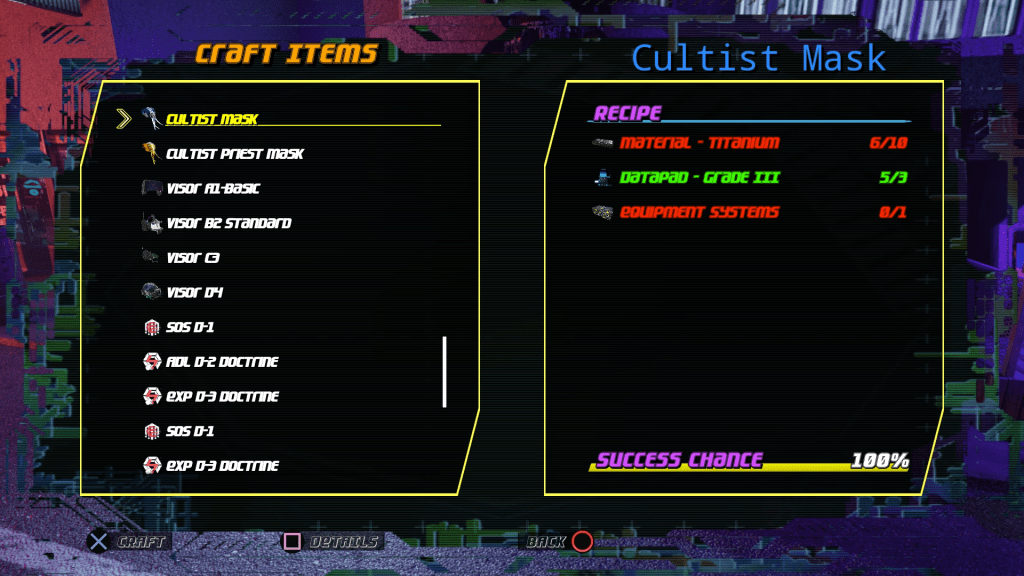Select Visor A1-Basic in the craft list
The width and height of the screenshot is (1024, 576).
pyautogui.click(x=213, y=189)
